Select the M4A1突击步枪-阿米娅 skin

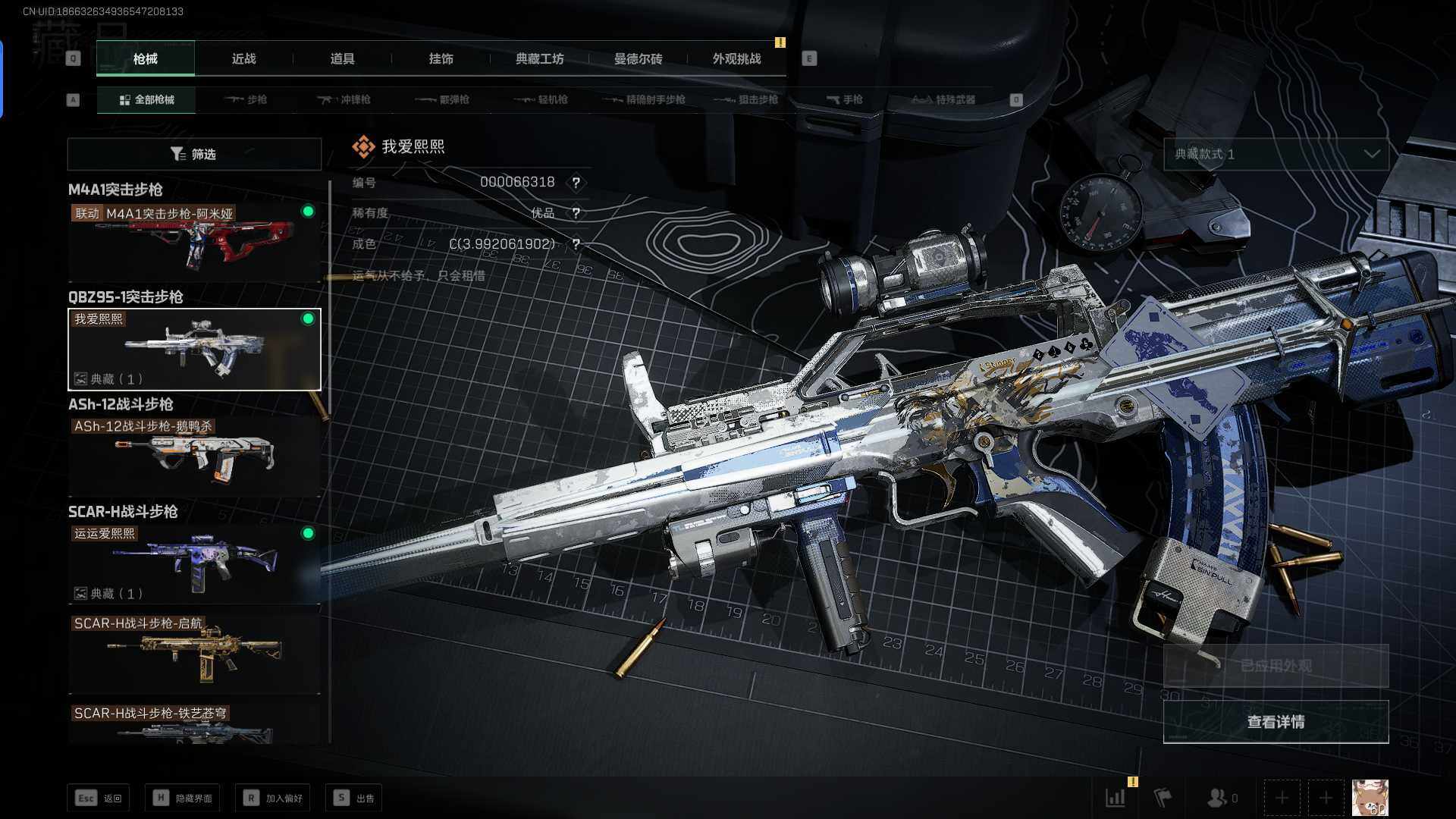(x=194, y=241)
